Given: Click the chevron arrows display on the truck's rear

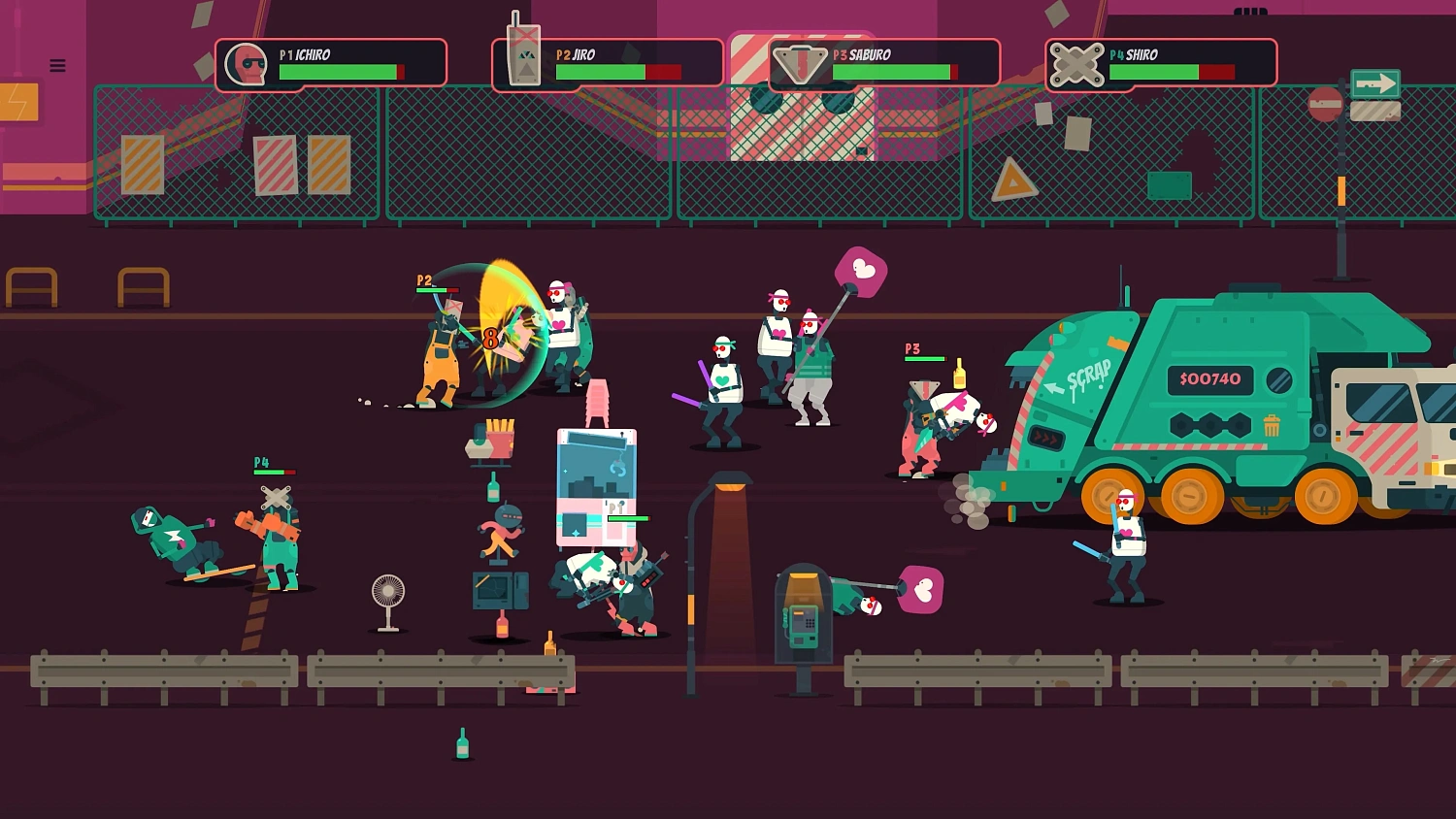Looking at the screenshot, I should point(1046,437).
